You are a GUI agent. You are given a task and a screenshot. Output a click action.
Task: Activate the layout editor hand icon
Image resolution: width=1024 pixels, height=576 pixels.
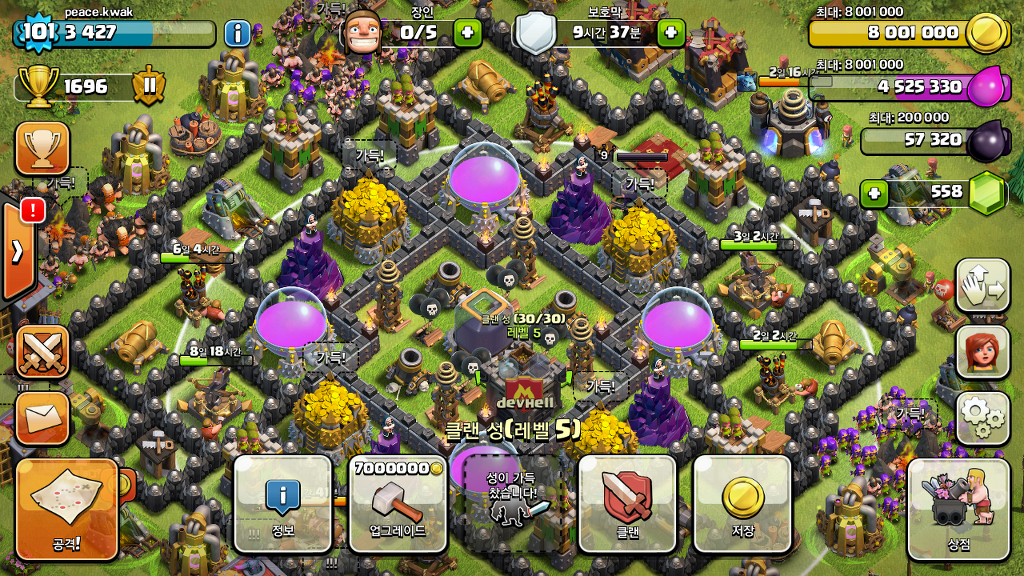pyautogui.click(x=982, y=287)
